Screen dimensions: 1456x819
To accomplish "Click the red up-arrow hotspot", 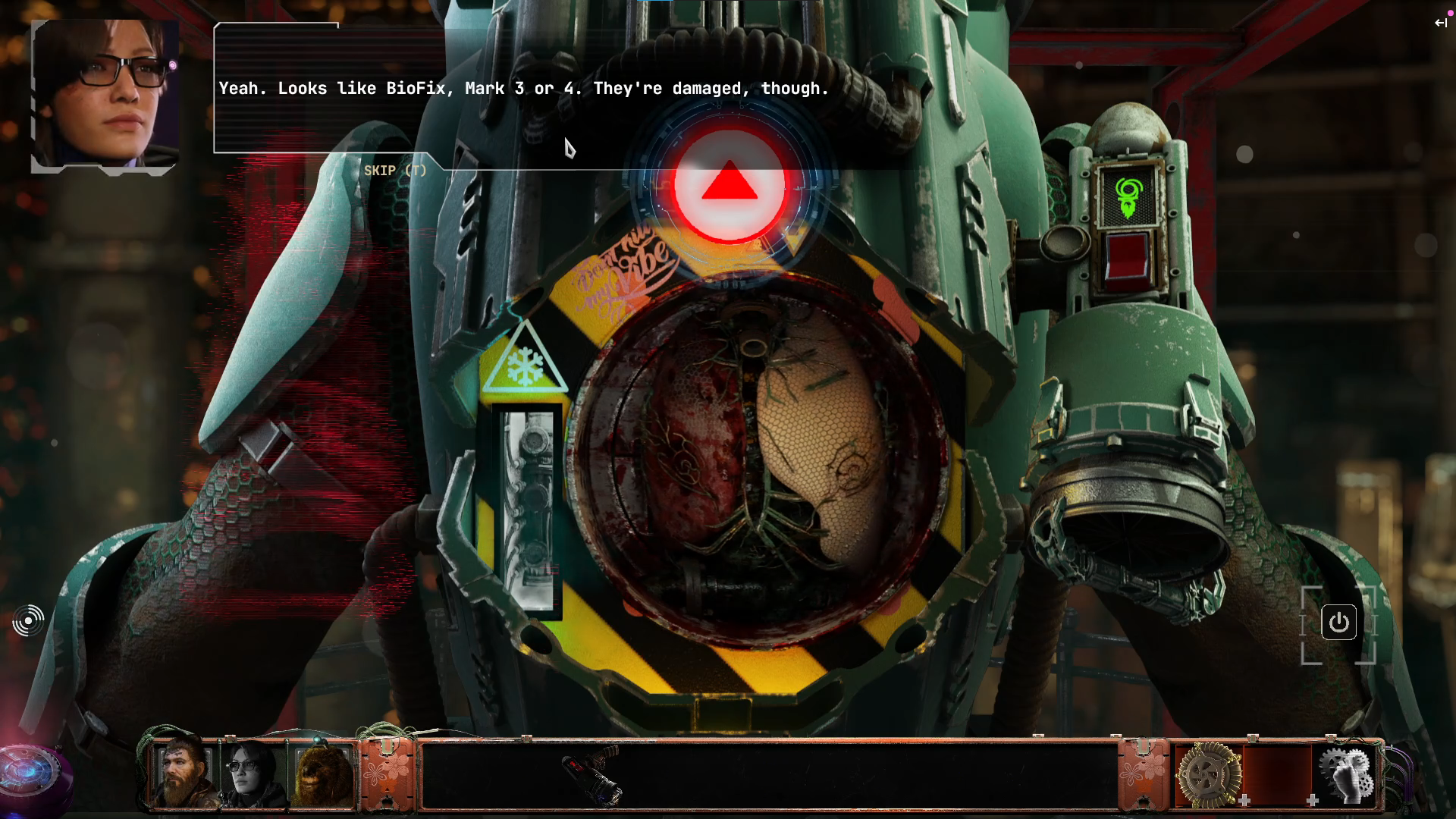I will tap(730, 185).
